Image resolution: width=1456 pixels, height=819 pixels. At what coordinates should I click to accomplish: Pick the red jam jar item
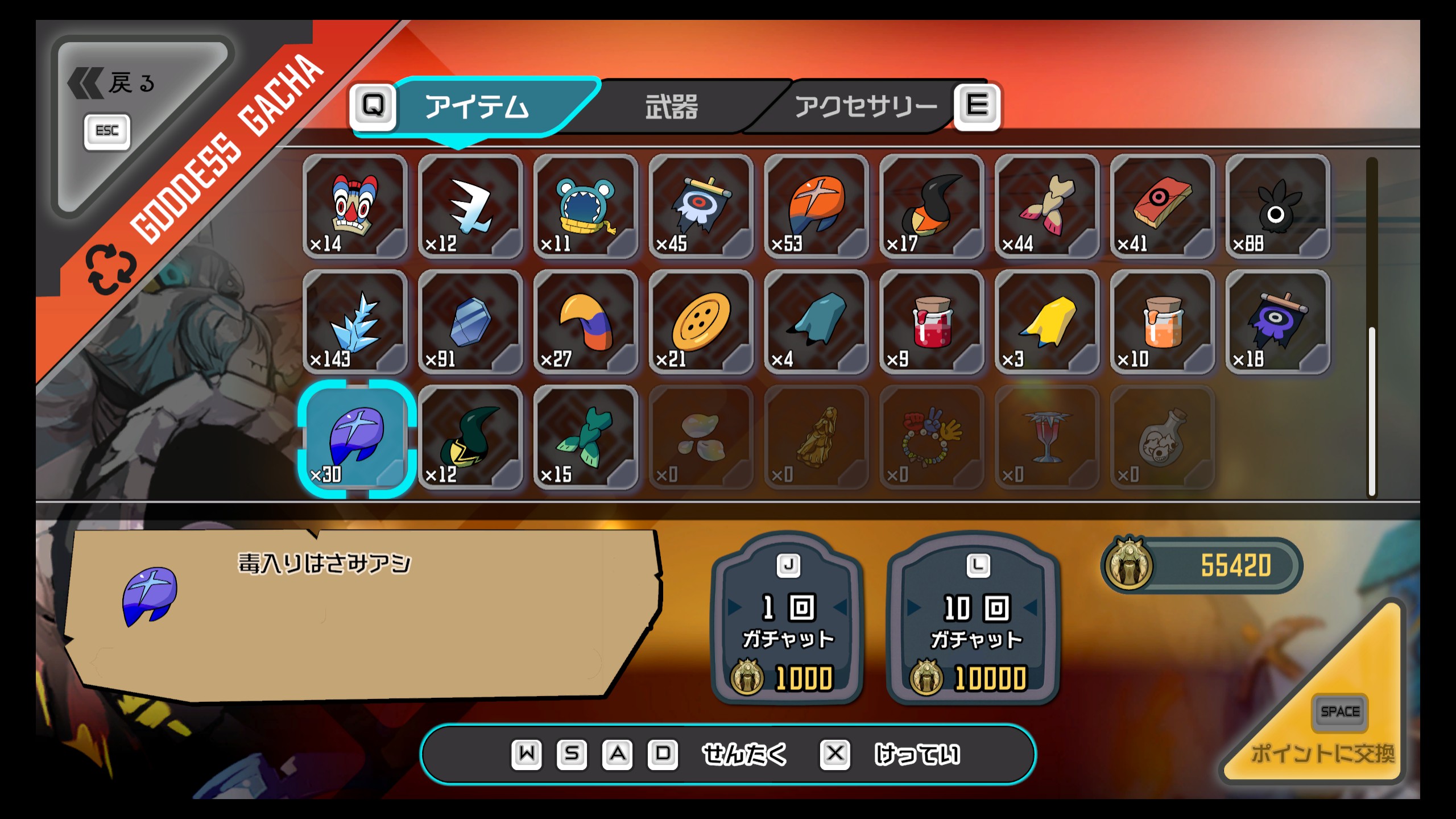pyautogui.click(x=932, y=322)
